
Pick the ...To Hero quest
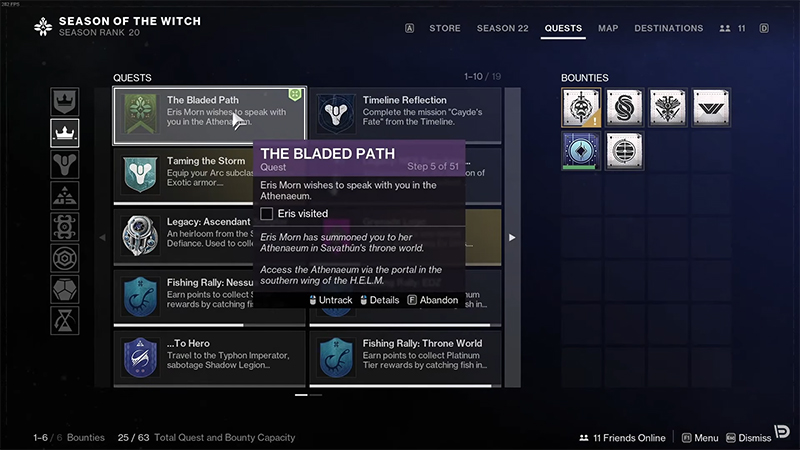[x=208, y=357]
